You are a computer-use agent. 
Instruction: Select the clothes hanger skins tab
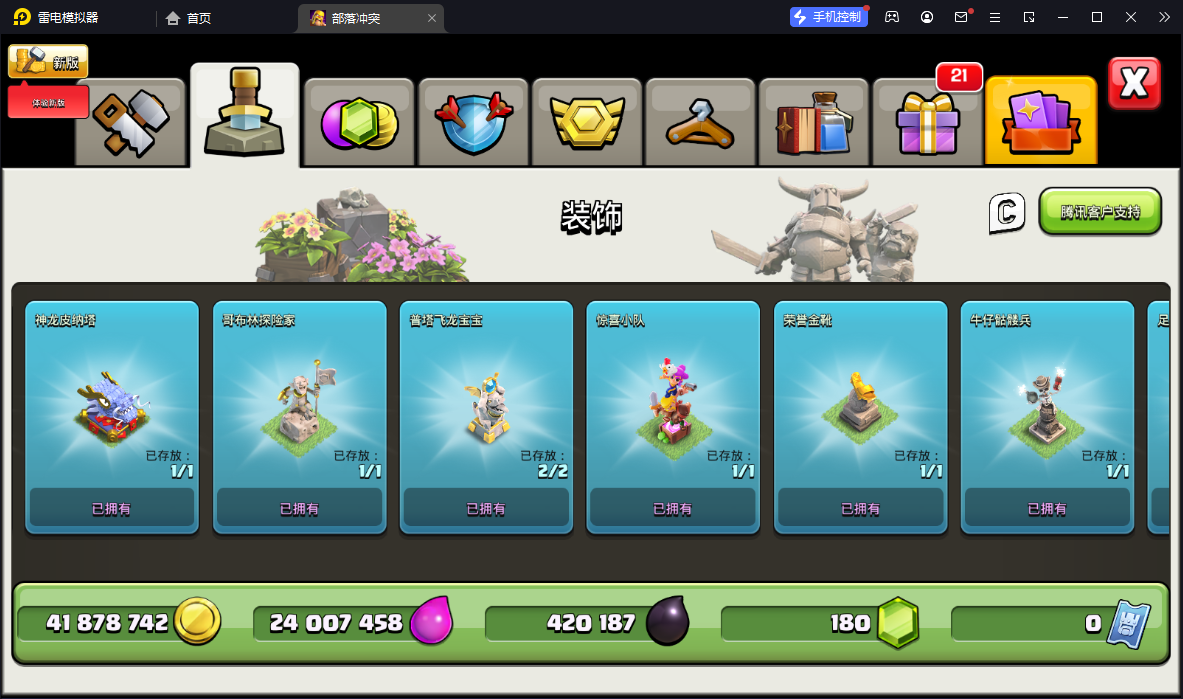click(700, 121)
